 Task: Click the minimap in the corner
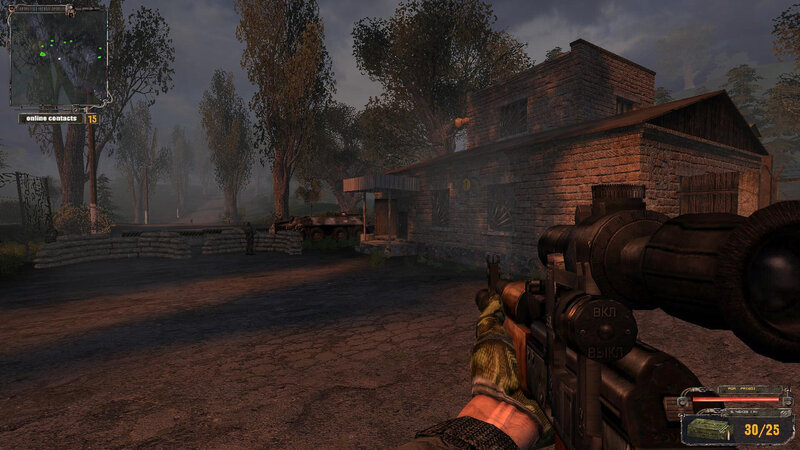pos(58,55)
